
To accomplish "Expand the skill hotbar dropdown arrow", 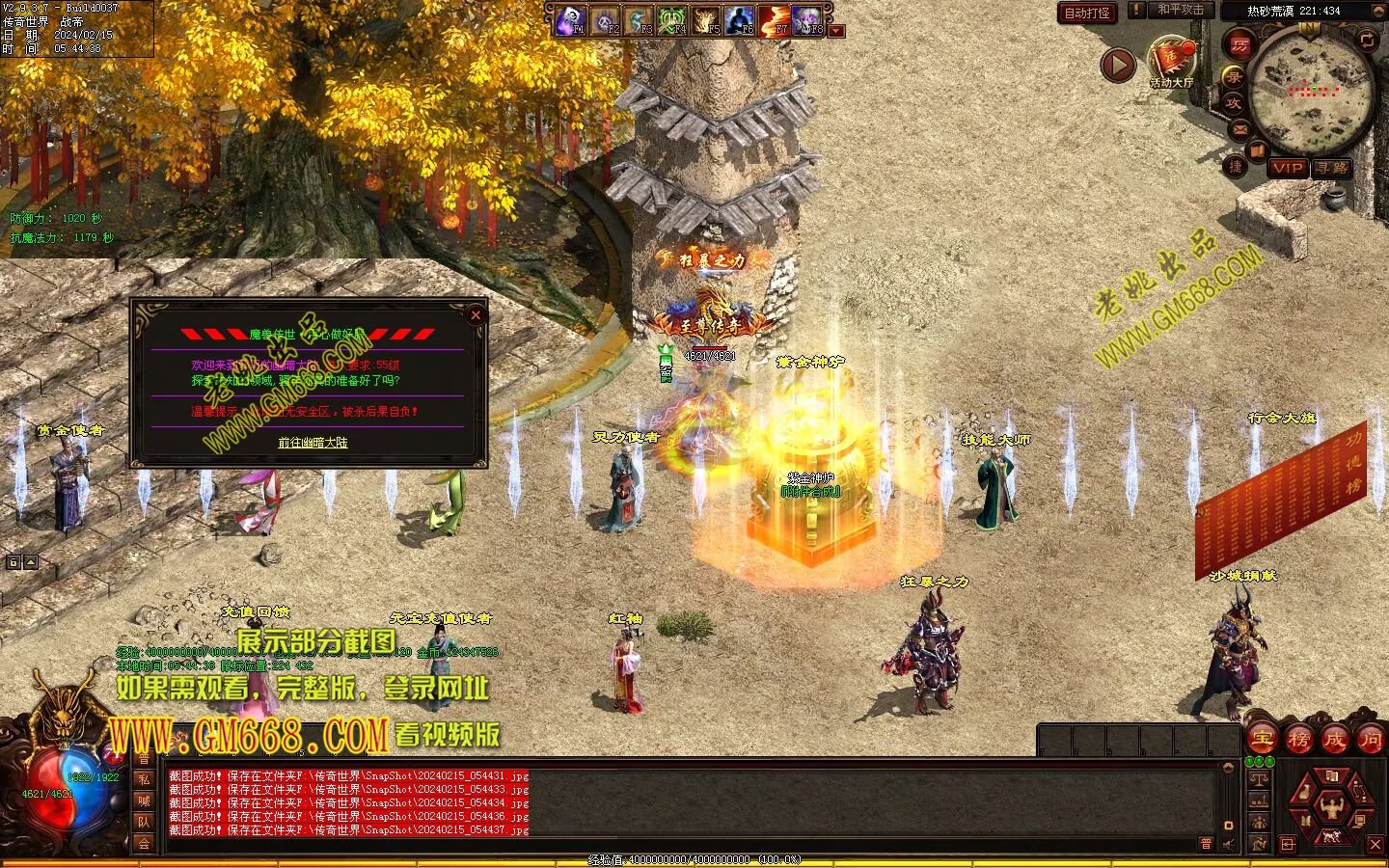I will click(836, 31).
